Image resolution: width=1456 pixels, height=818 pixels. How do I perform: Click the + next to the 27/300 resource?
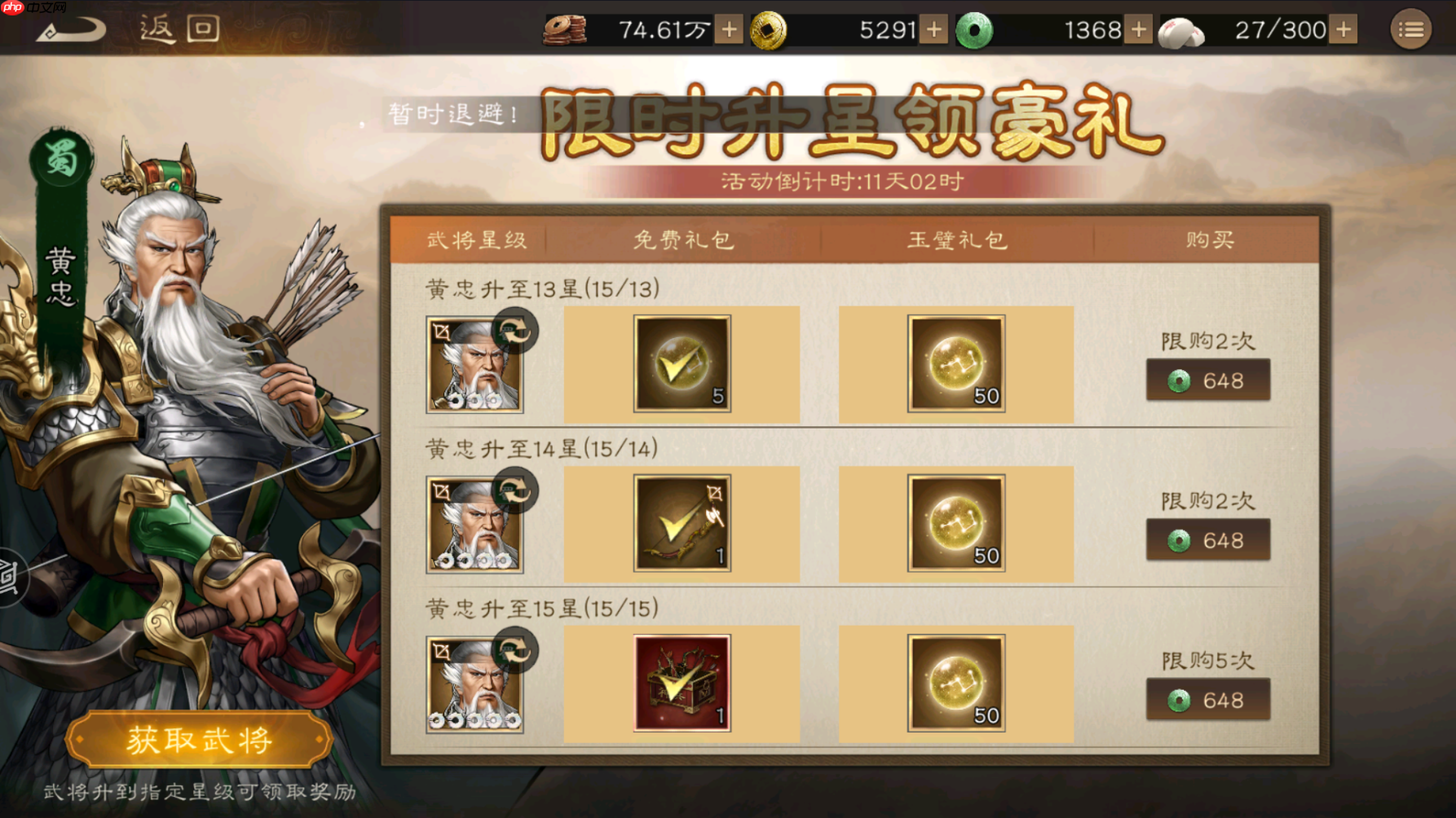tap(1343, 30)
